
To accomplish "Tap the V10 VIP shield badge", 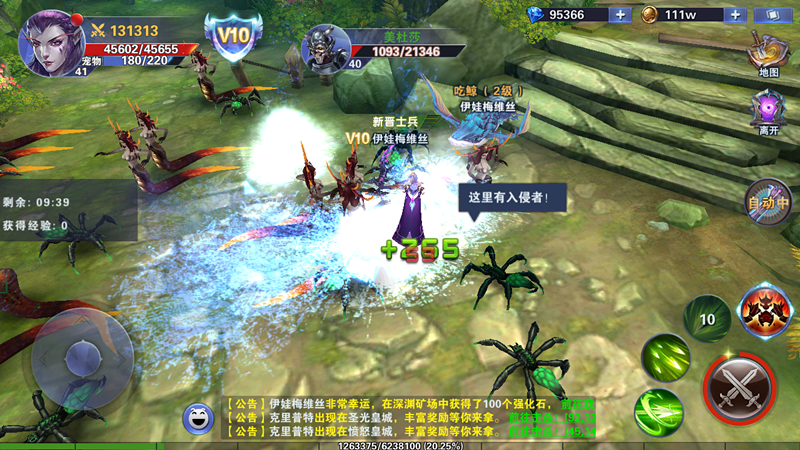I will (x=233, y=37).
